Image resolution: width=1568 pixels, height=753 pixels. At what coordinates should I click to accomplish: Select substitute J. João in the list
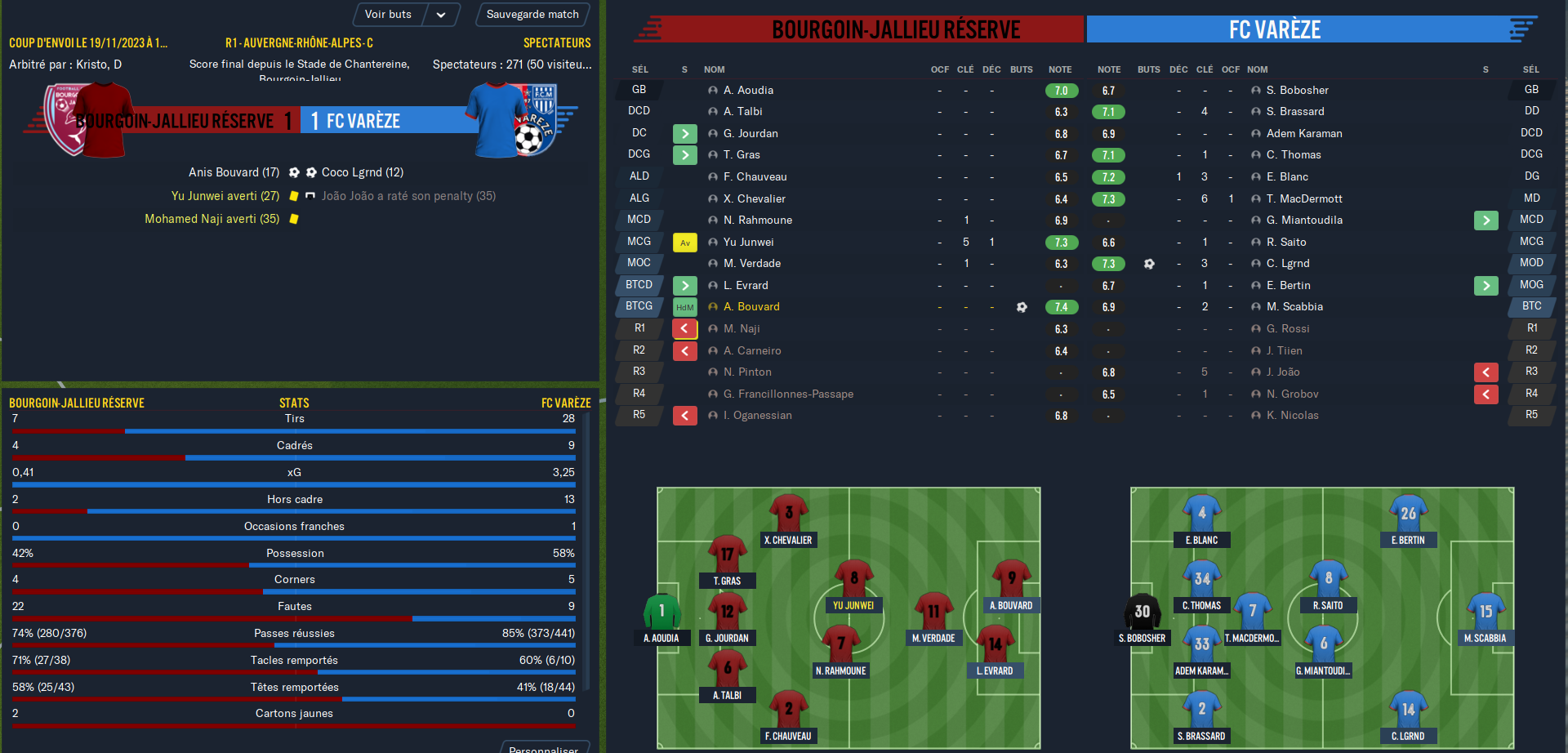click(x=1283, y=372)
